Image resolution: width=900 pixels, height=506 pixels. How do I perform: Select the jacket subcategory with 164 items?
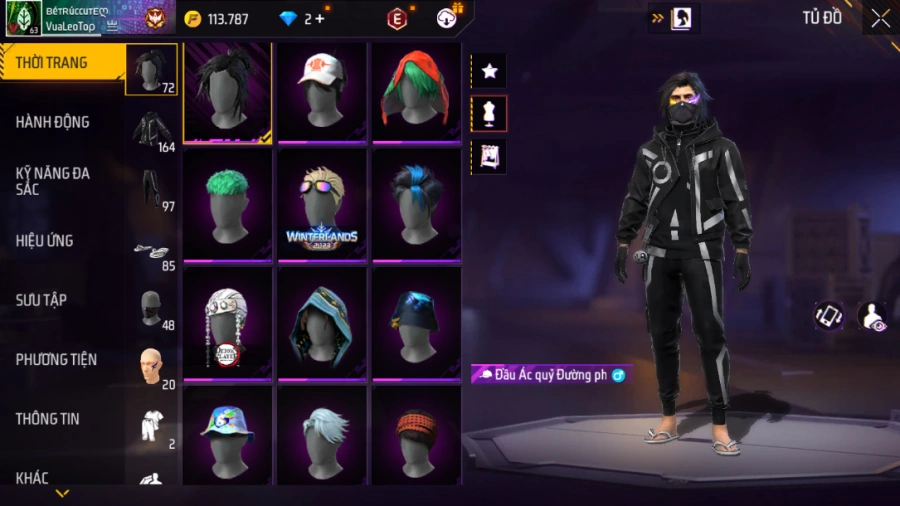pos(152,130)
